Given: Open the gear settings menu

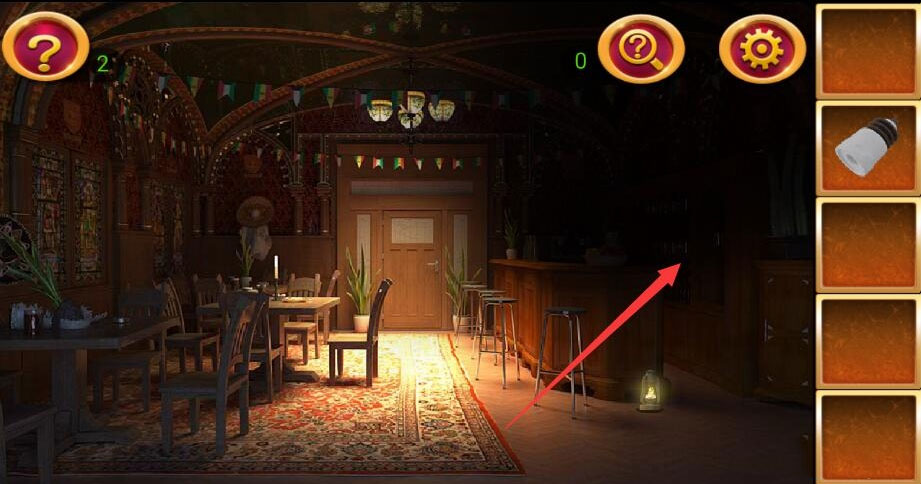Looking at the screenshot, I should 762,48.
